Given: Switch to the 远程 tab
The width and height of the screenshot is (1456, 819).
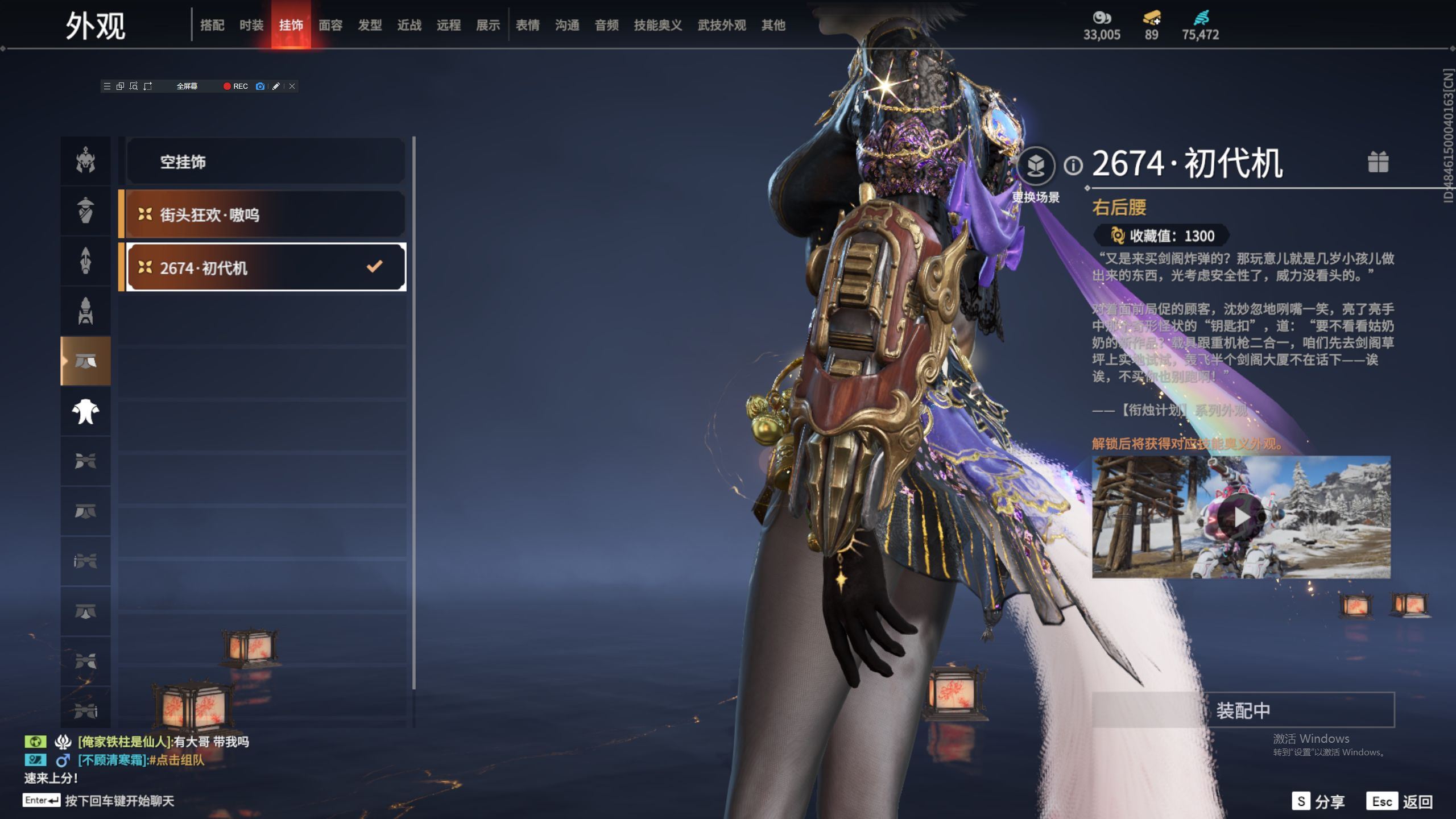Looking at the screenshot, I should pos(449,25).
